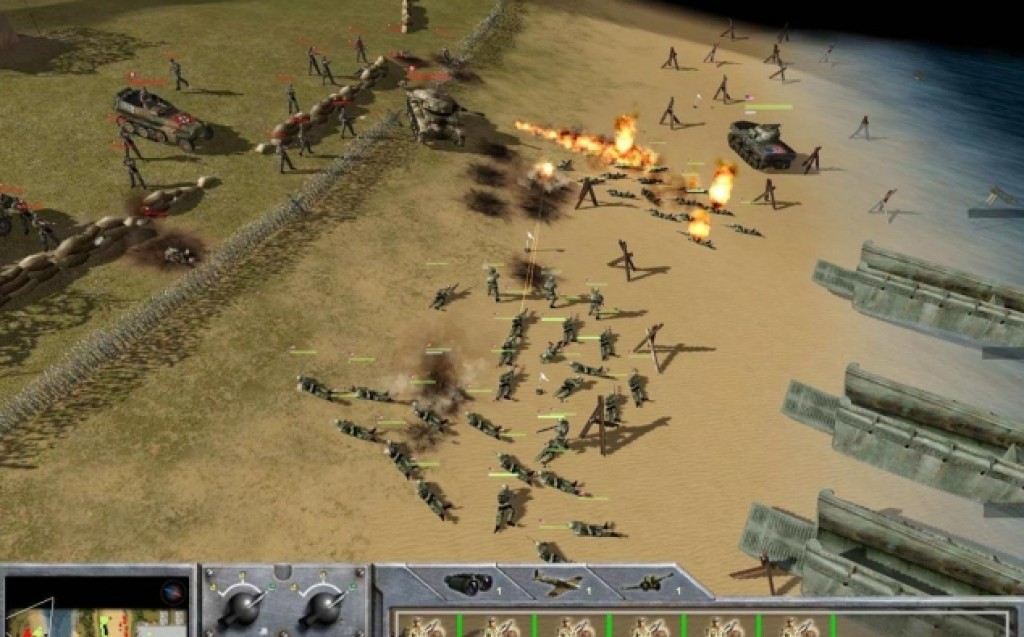Select the artillery cannon support ability
Viewport: 1024px width, 637px height.
643,583
